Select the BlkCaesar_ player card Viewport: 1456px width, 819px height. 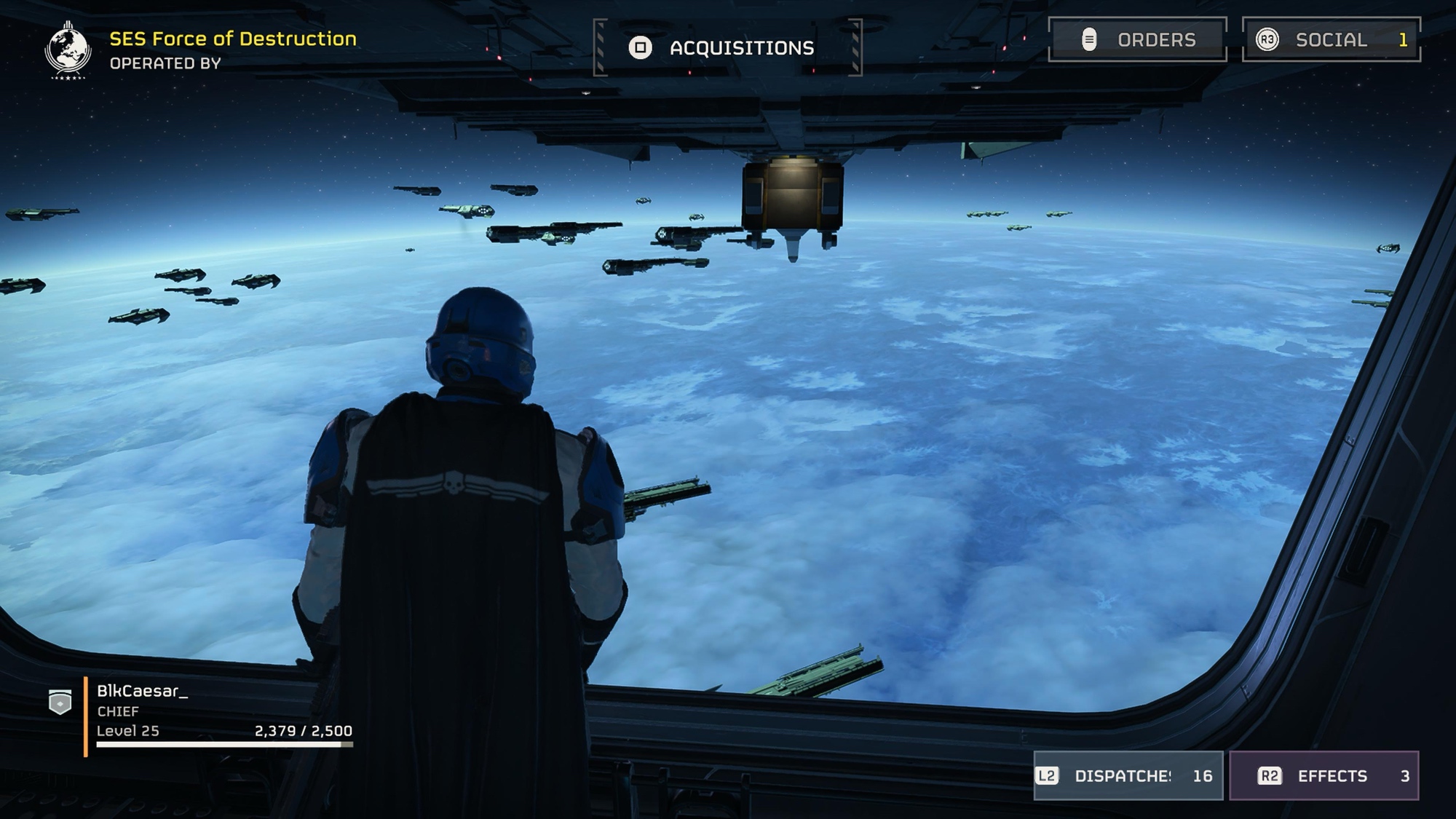[x=211, y=712]
